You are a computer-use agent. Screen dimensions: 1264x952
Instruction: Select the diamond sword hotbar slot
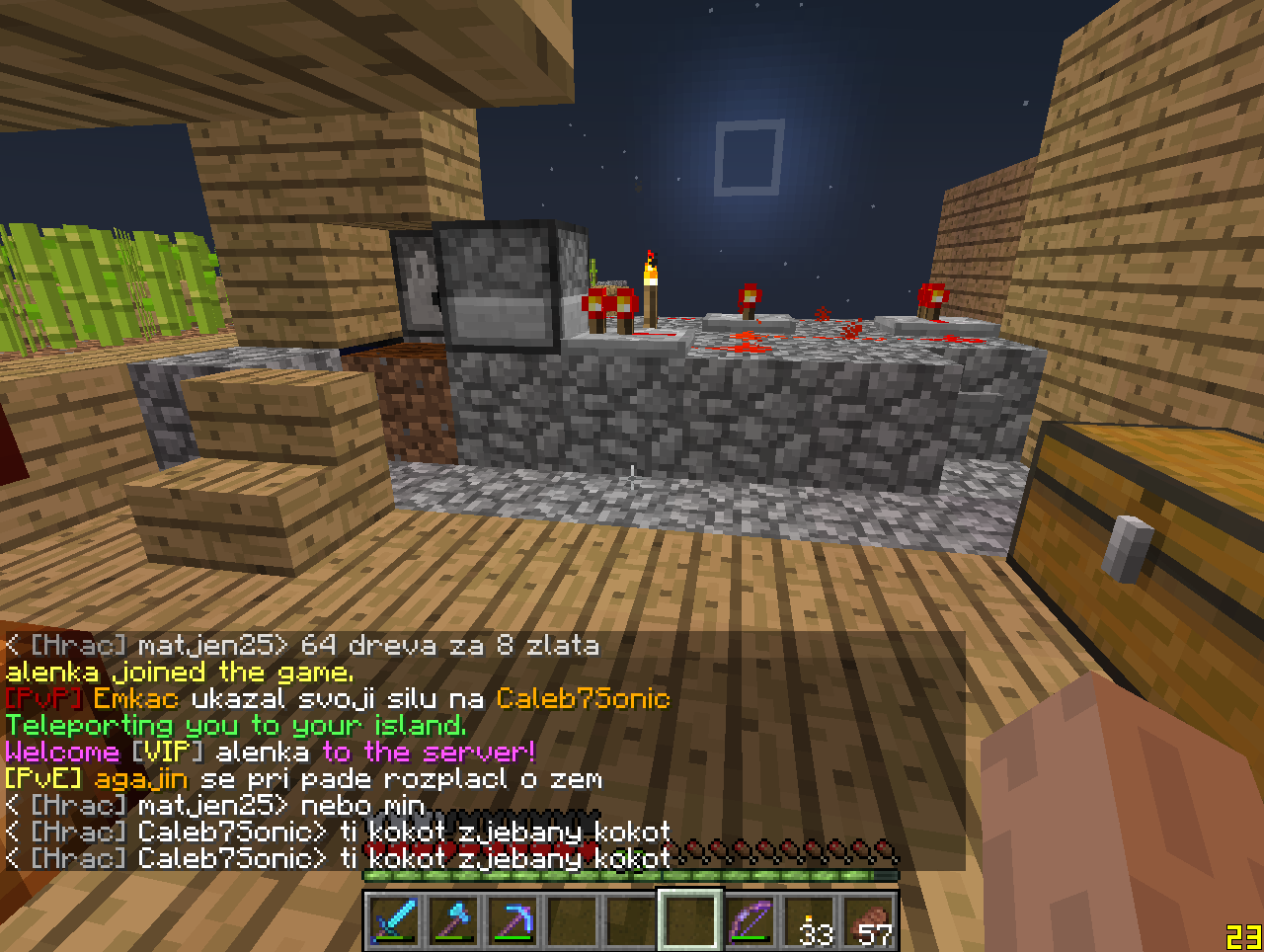395,920
